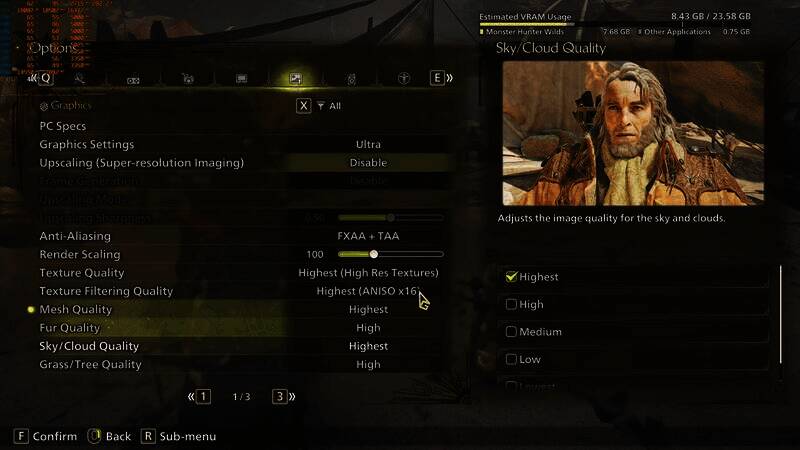800x450 pixels.
Task: Jump to settings page 1
Action: [203, 397]
